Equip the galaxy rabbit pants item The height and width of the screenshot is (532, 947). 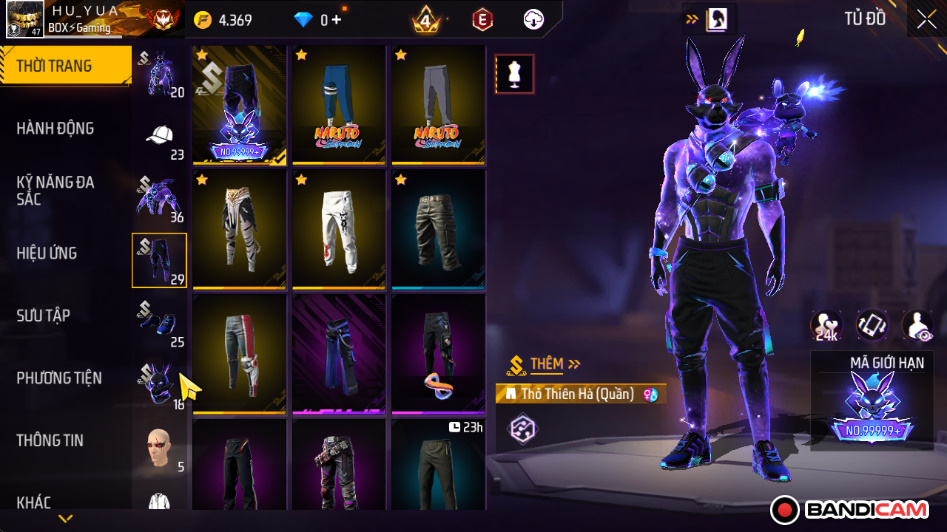pyautogui.click(x=239, y=105)
